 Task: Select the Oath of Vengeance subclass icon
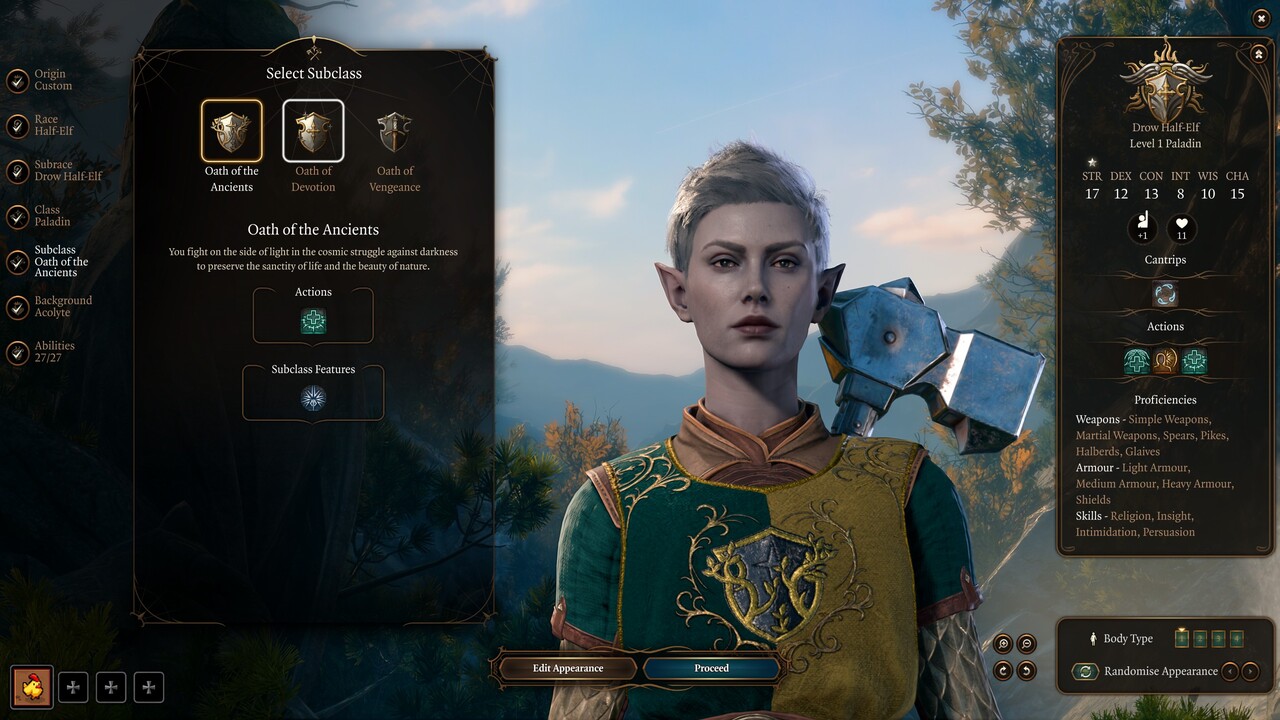394,130
